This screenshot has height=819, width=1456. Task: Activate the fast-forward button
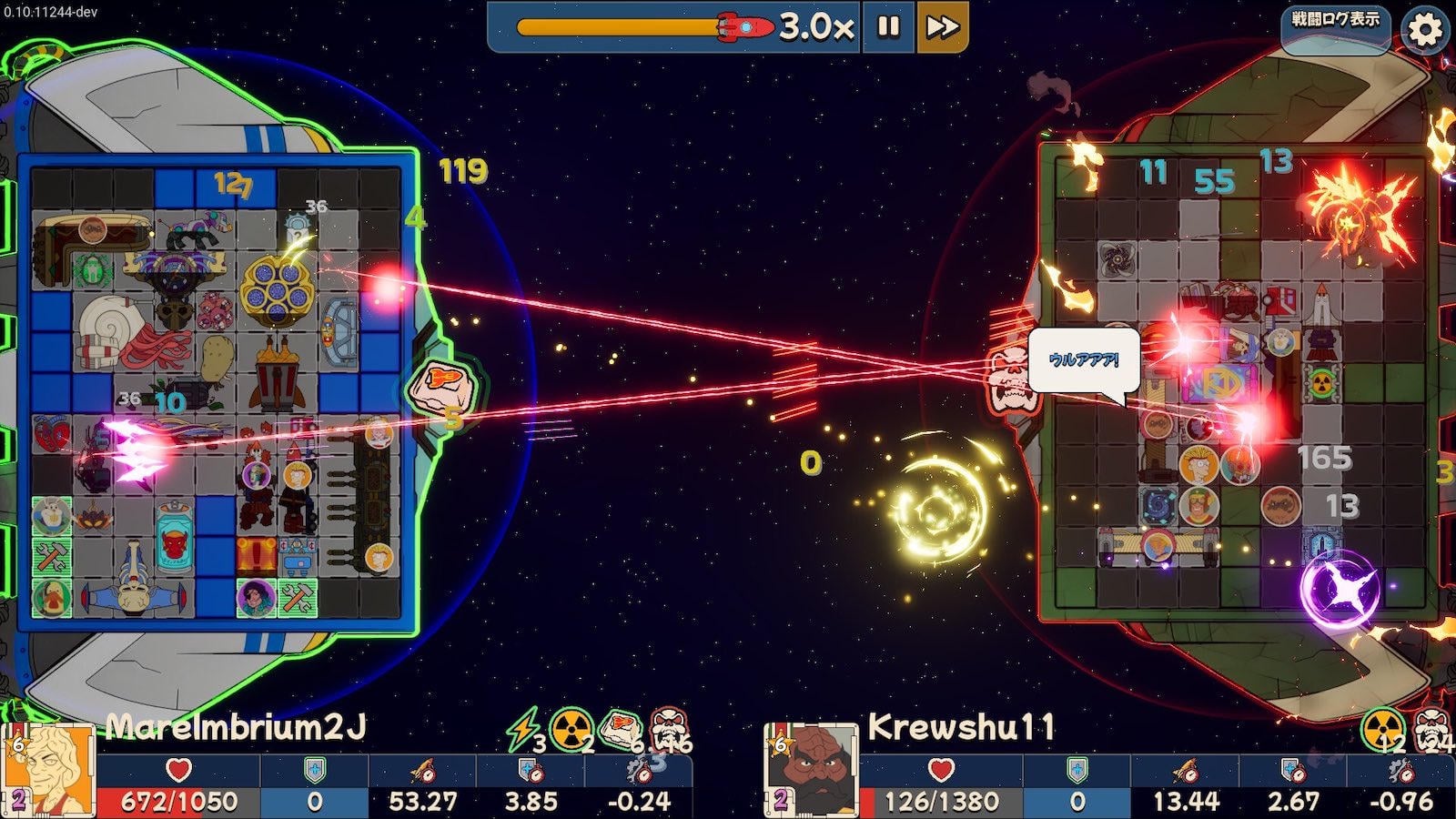click(x=942, y=27)
